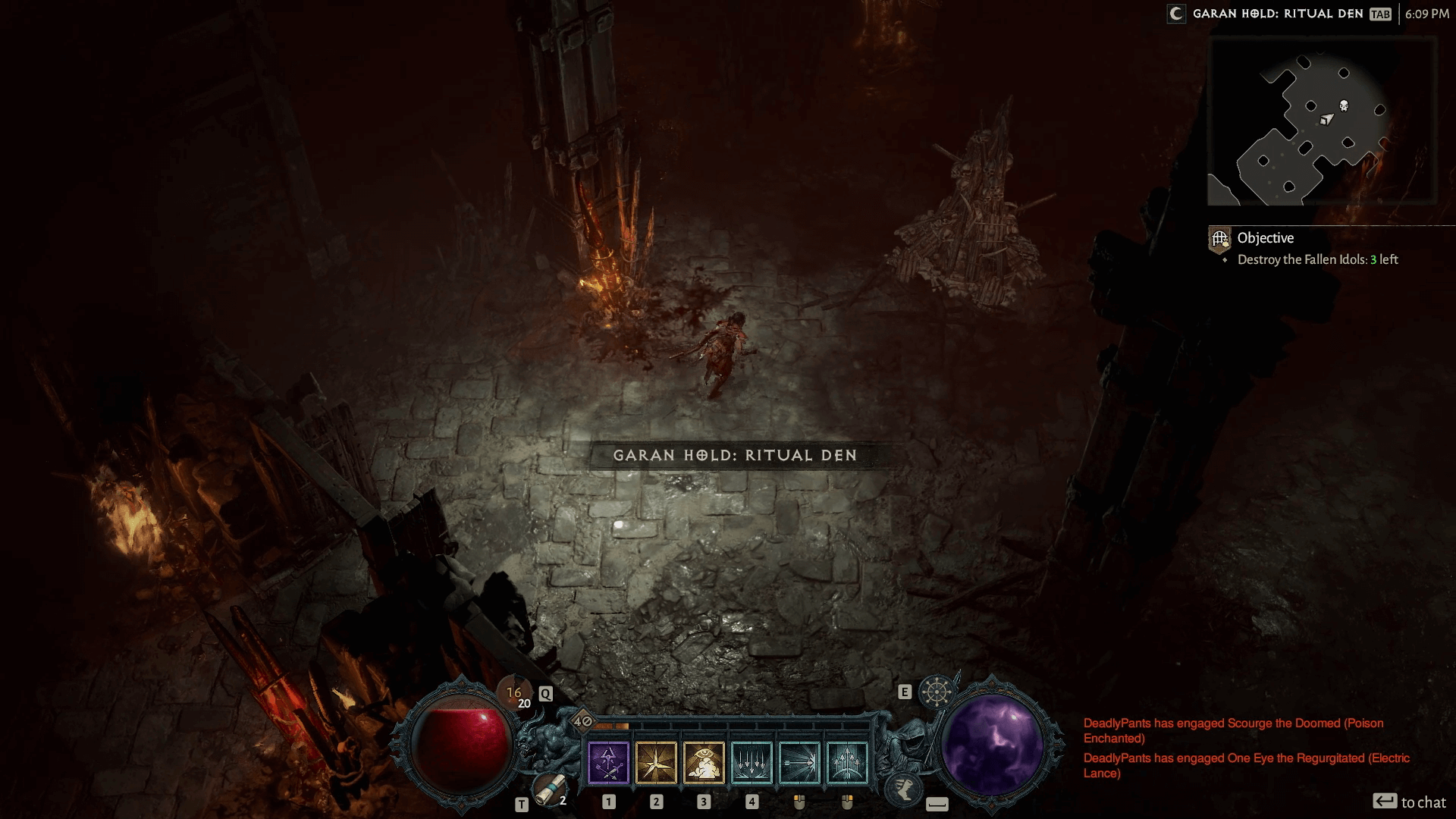Open the emote wheel icon
This screenshot has height=819, width=1456.
937,692
